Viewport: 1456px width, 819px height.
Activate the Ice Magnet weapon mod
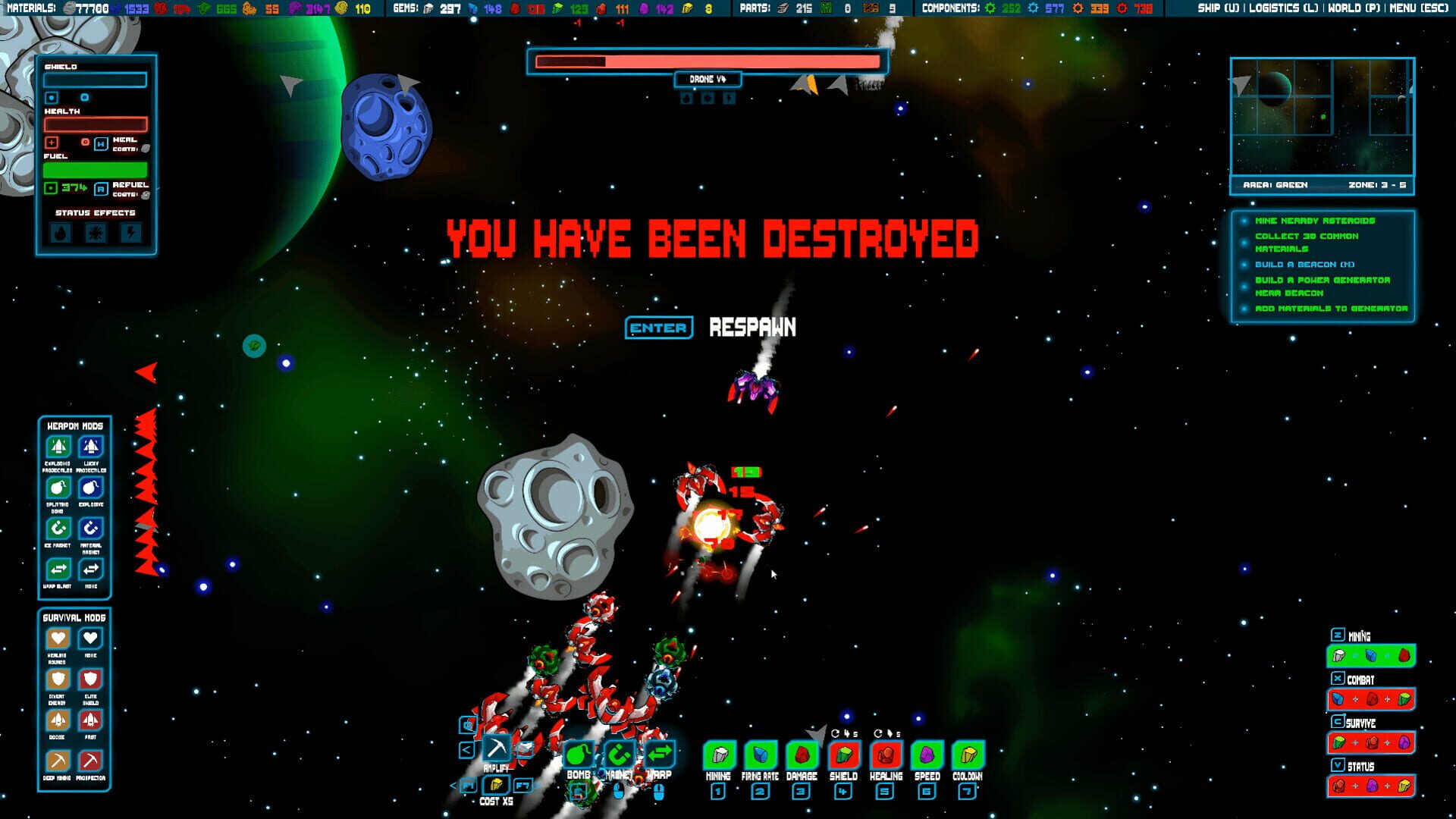click(59, 529)
